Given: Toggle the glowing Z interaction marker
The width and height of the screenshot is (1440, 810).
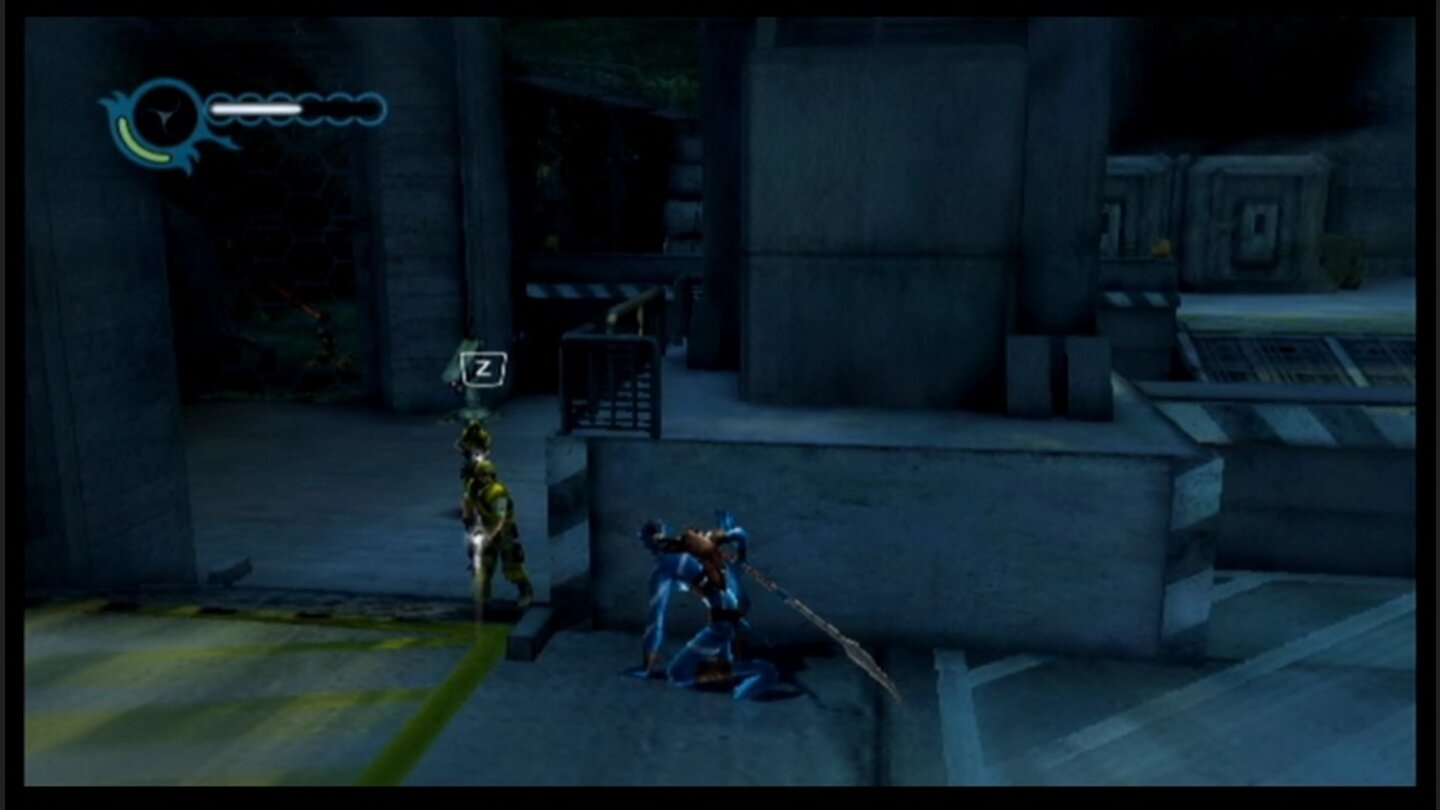Looking at the screenshot, I should [x=484, y=368].
